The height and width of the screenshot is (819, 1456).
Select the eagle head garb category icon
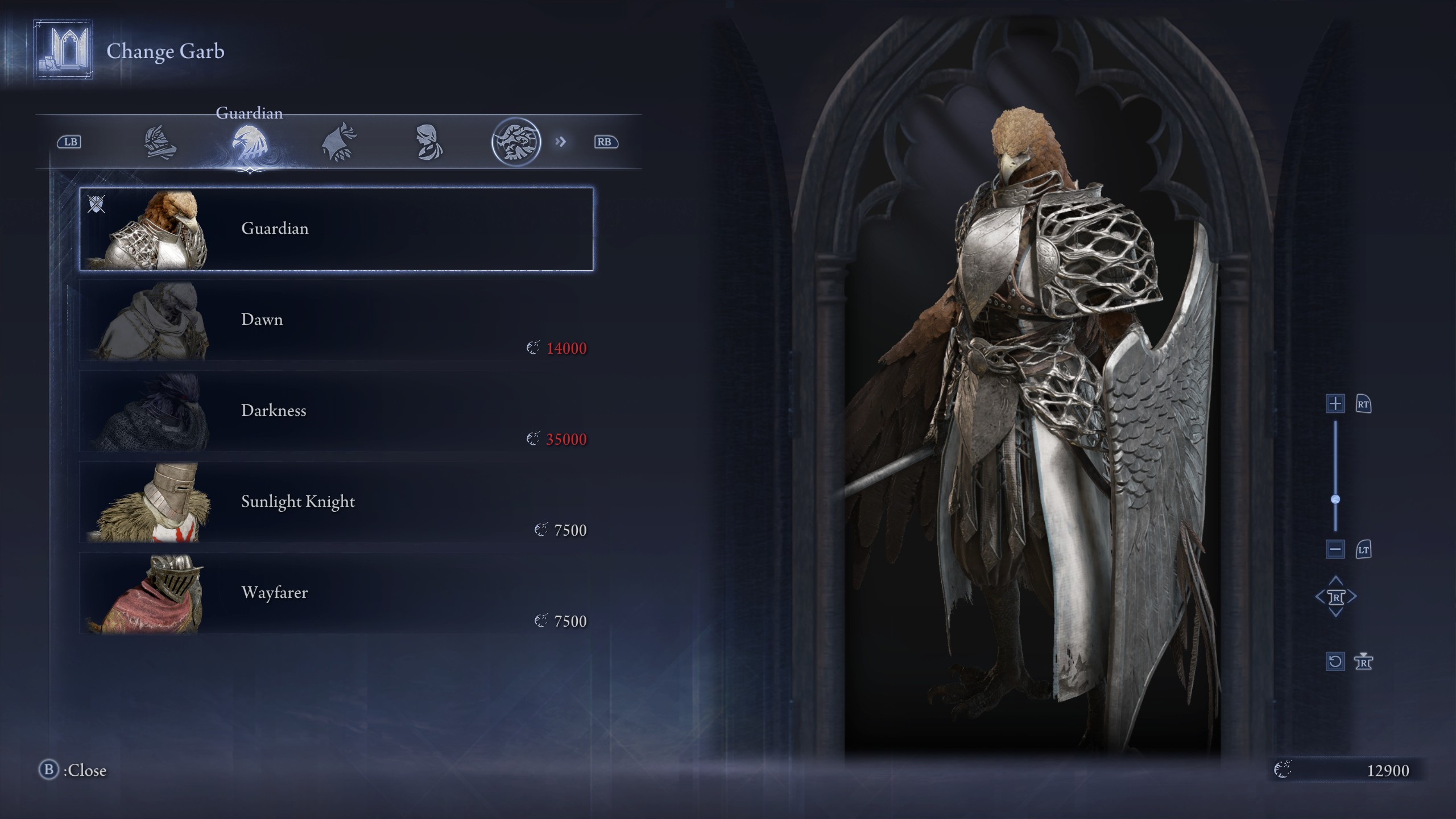249,142
